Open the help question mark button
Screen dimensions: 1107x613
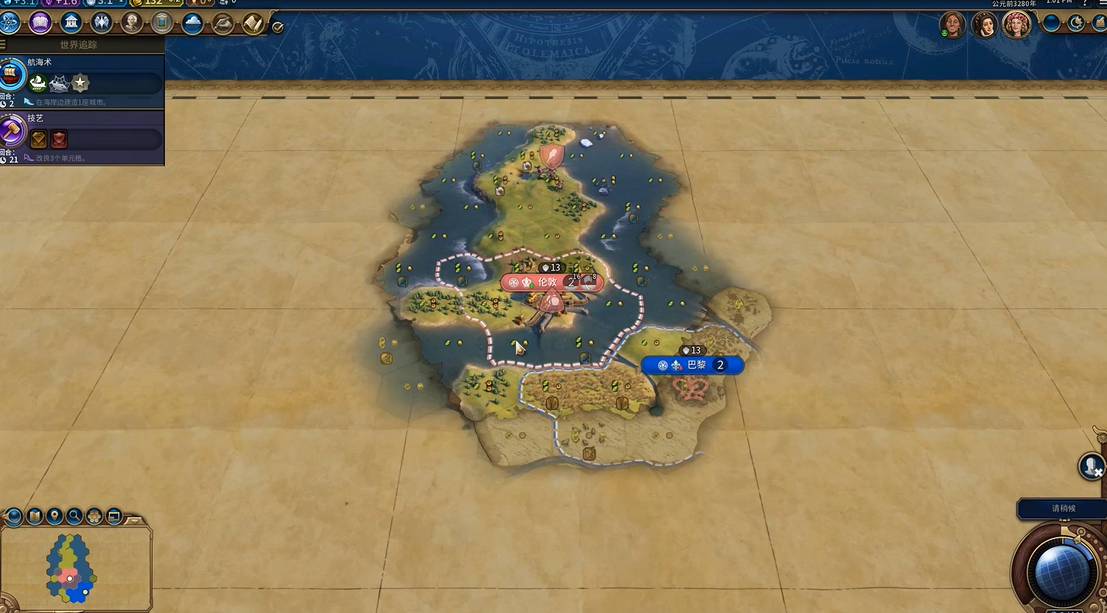pos(1086,4)
